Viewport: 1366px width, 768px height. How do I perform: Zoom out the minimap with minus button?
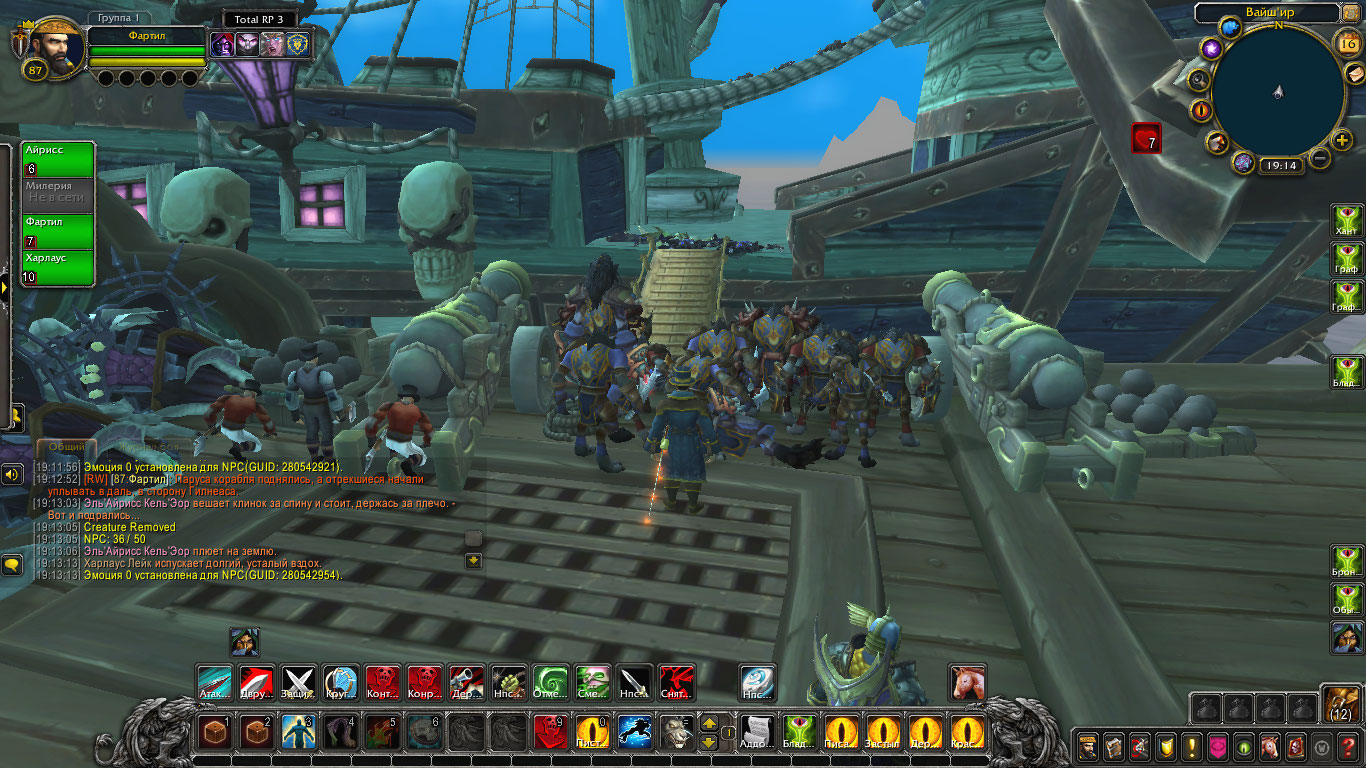1320,158
